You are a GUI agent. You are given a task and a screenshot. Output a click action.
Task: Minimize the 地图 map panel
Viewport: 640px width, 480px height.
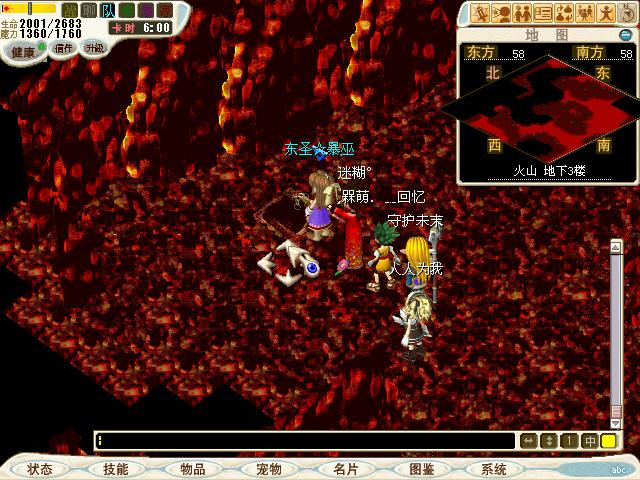tap(626, 35)
